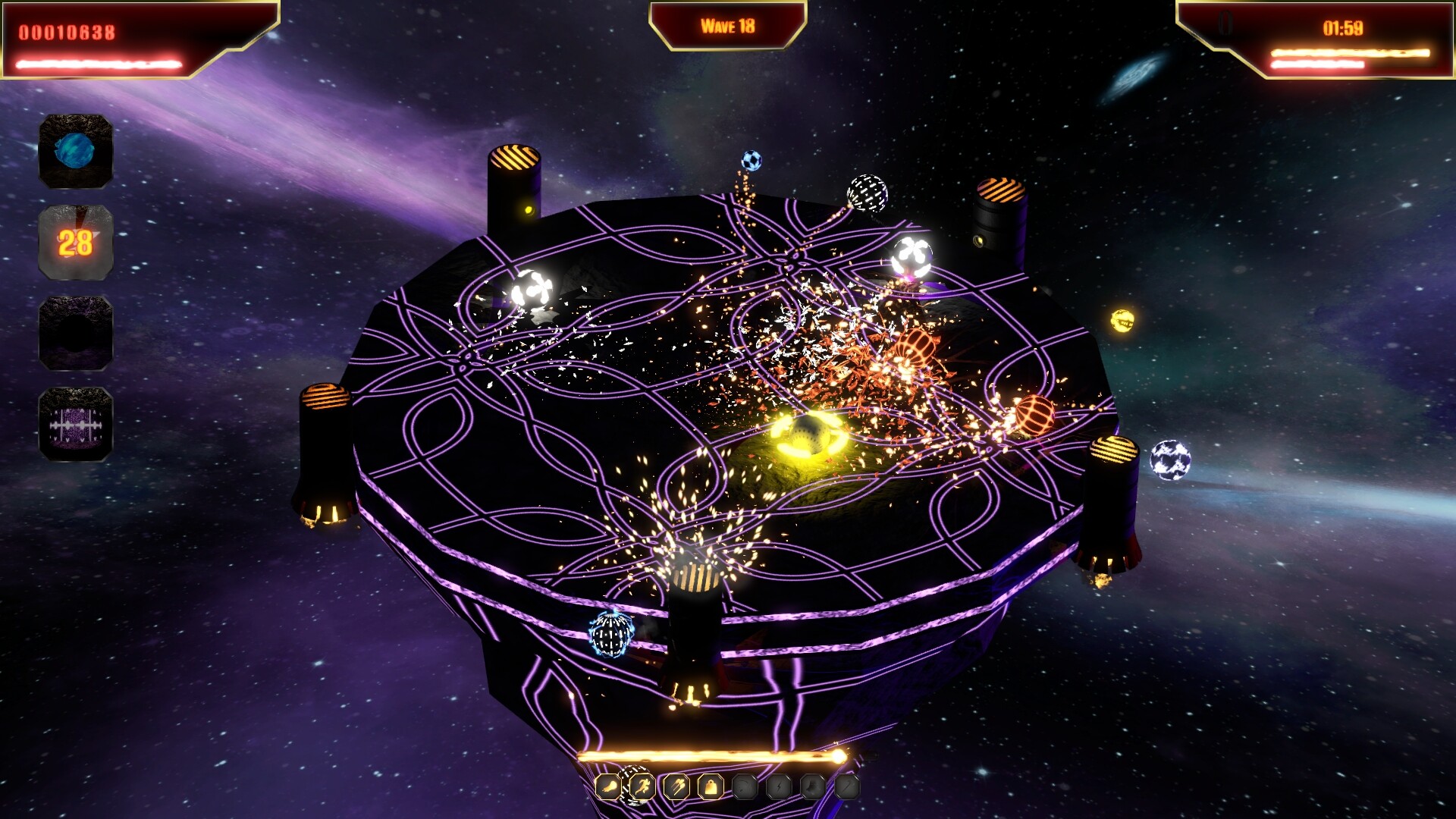Select the ability on 28 cooldown

point(76,243)
